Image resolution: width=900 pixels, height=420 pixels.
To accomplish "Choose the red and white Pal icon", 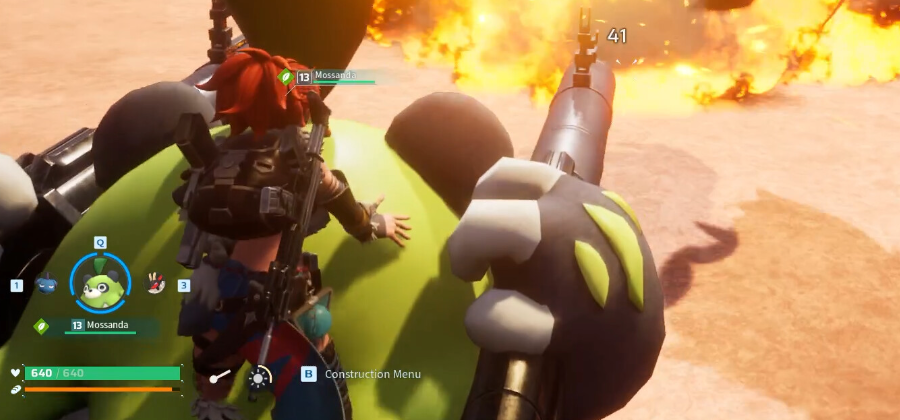I will tap(155, 284).
